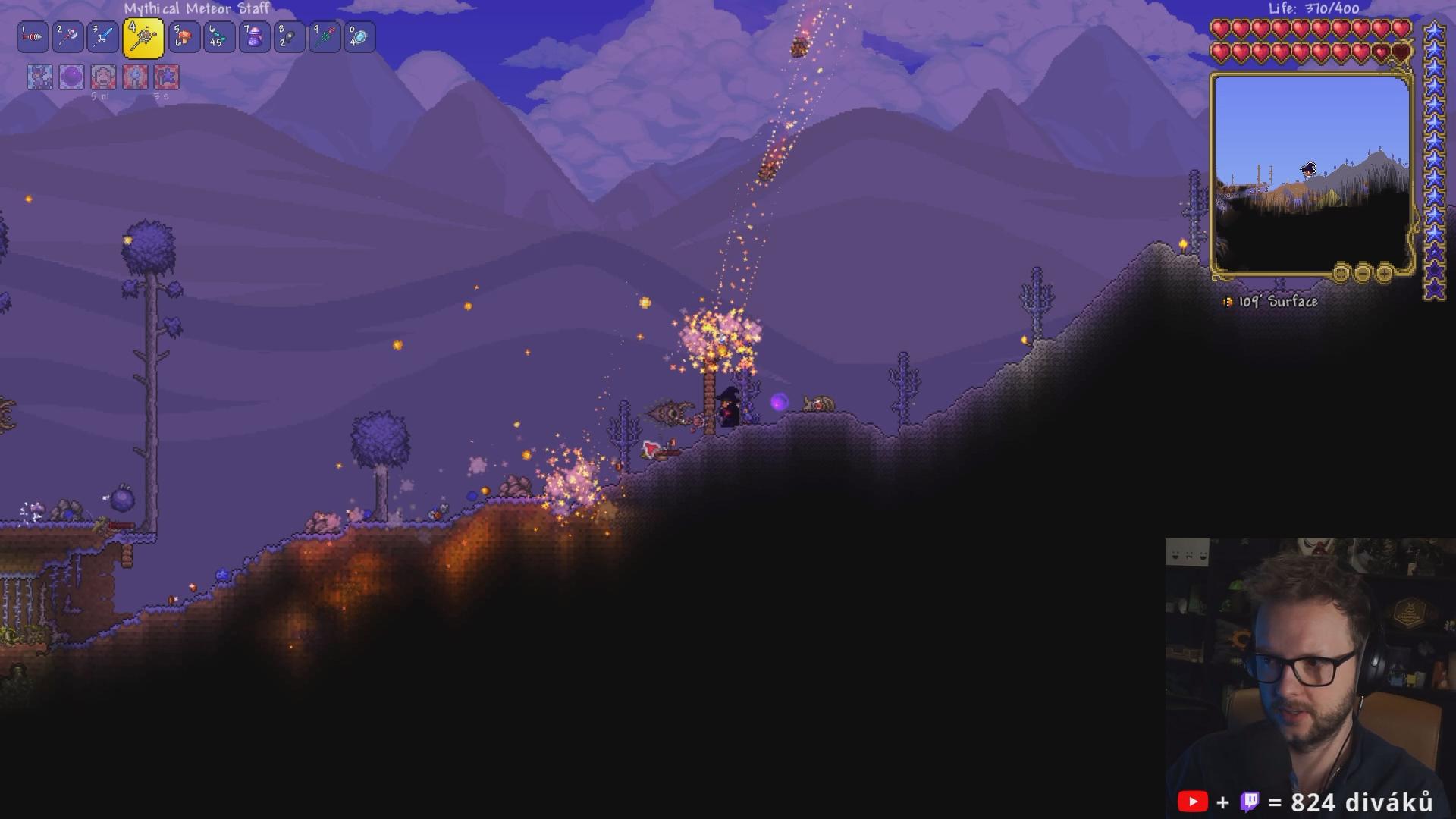The width and height of the screenshot is (1456, 819).
Task: Choose the purple potion jar in slot 7
Action: [254, 37]
